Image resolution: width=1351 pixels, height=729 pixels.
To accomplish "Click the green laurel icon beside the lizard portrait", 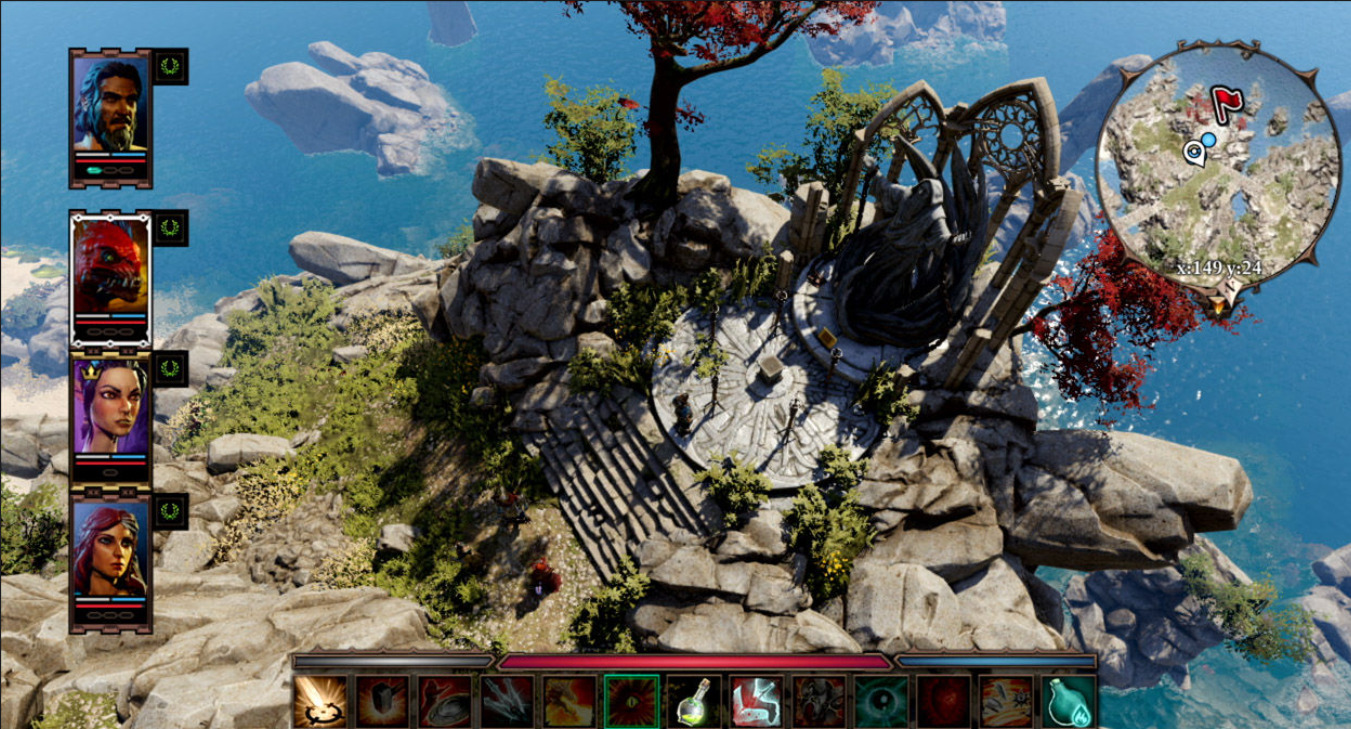I will pyautogui.click(x=170, y=227).
